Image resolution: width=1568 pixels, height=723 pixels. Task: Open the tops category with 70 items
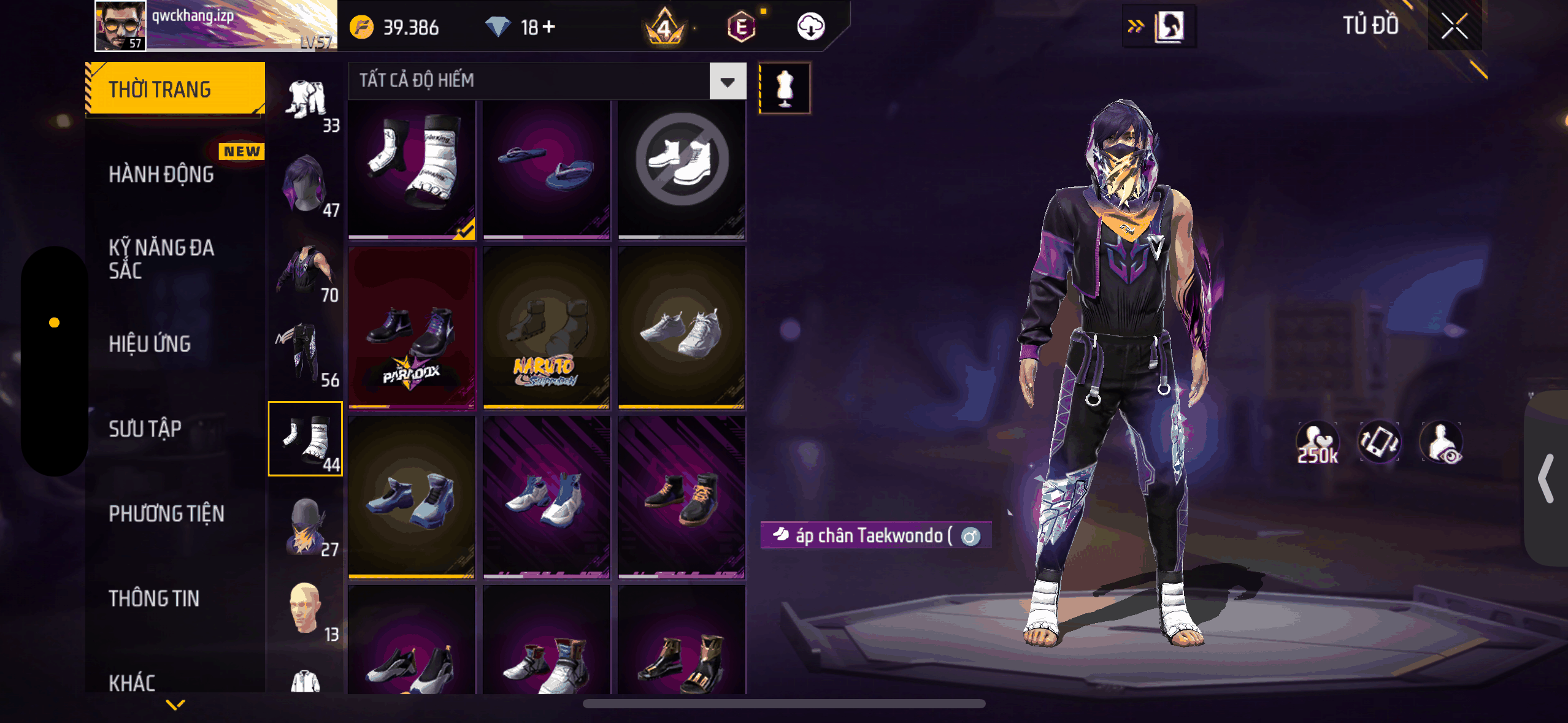coord(306,270)
